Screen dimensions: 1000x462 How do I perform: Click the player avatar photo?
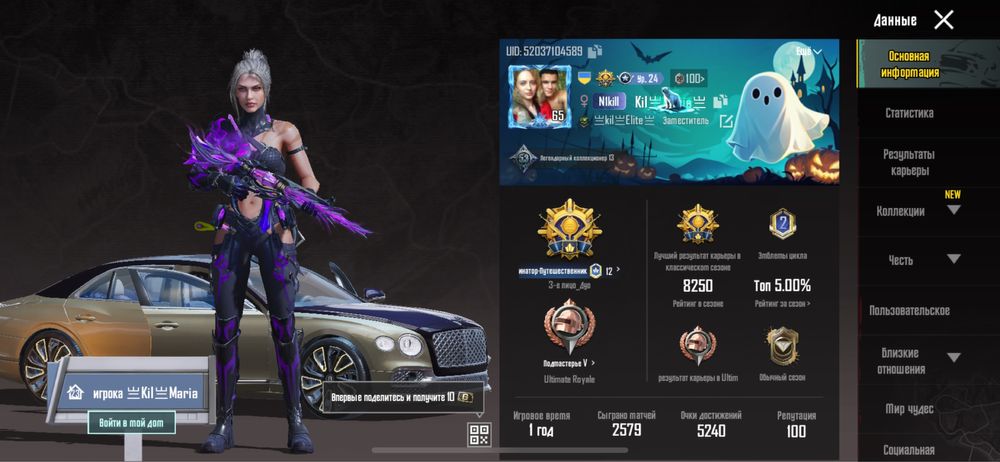pos(538,97)
